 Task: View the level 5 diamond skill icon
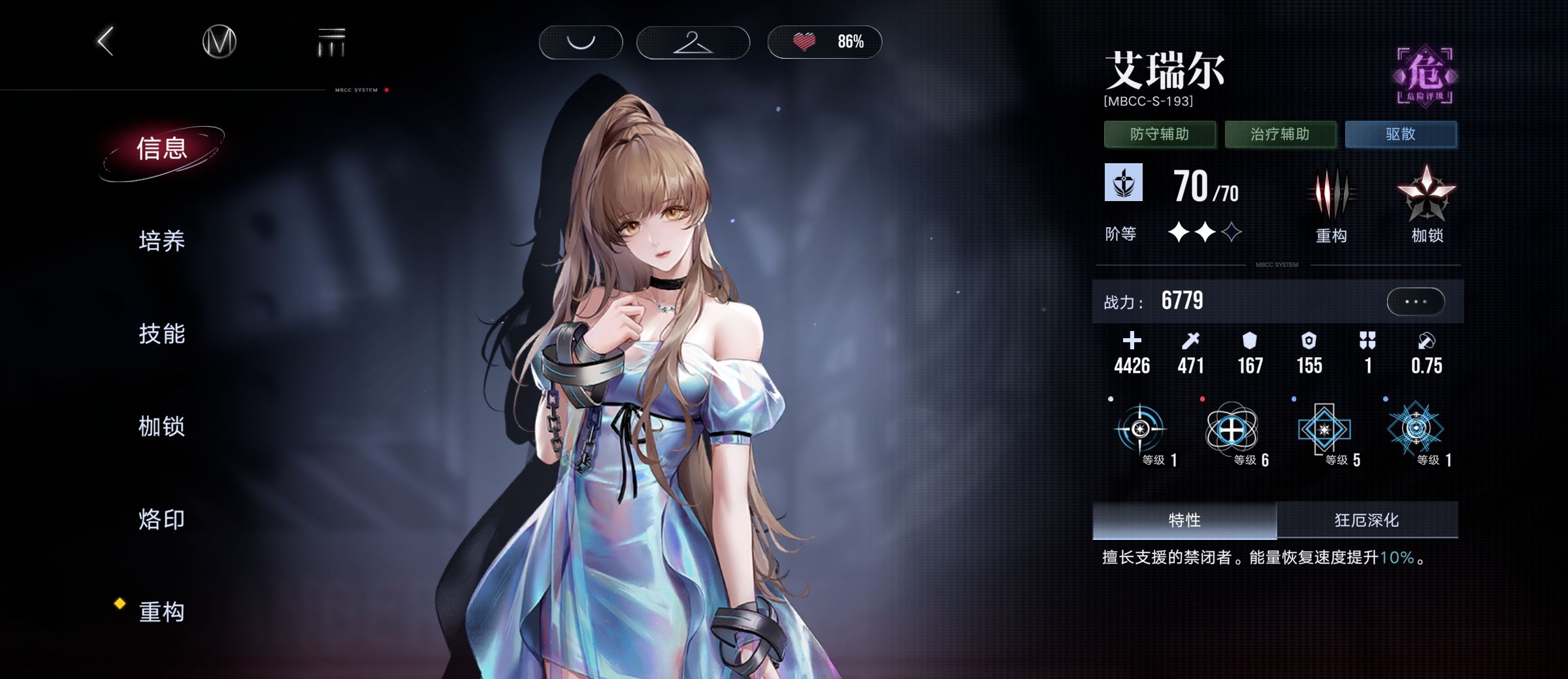click(1324, 430)
